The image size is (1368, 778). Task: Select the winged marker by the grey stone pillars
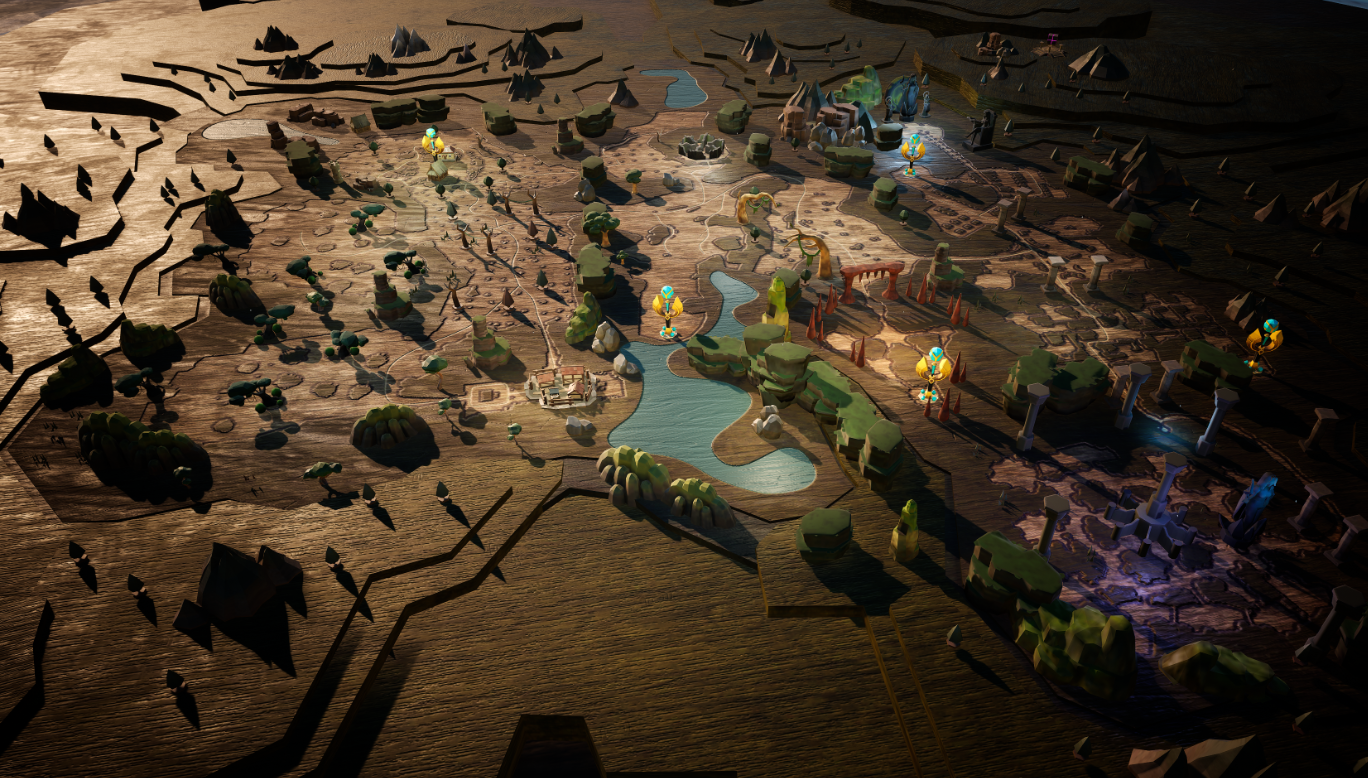[1266, 340]
